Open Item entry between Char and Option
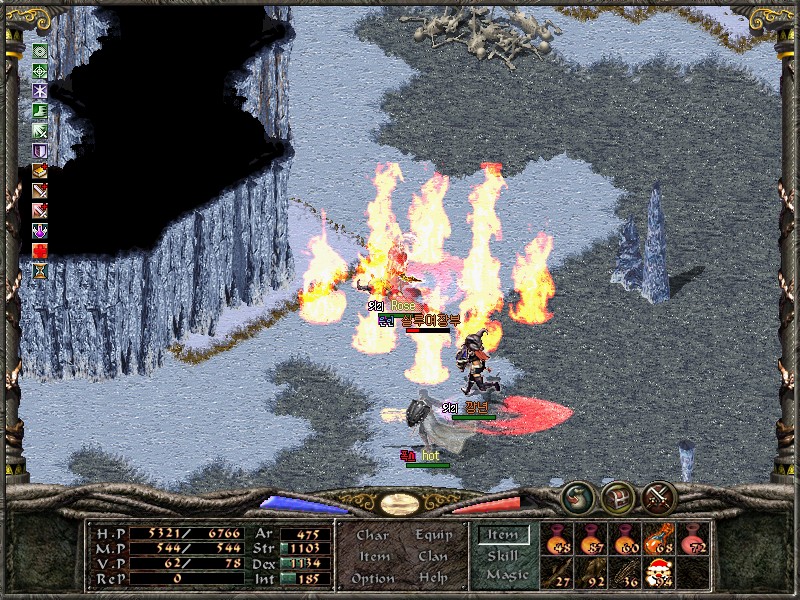Screen dimensions: 800x600 (x=373, y=556)
